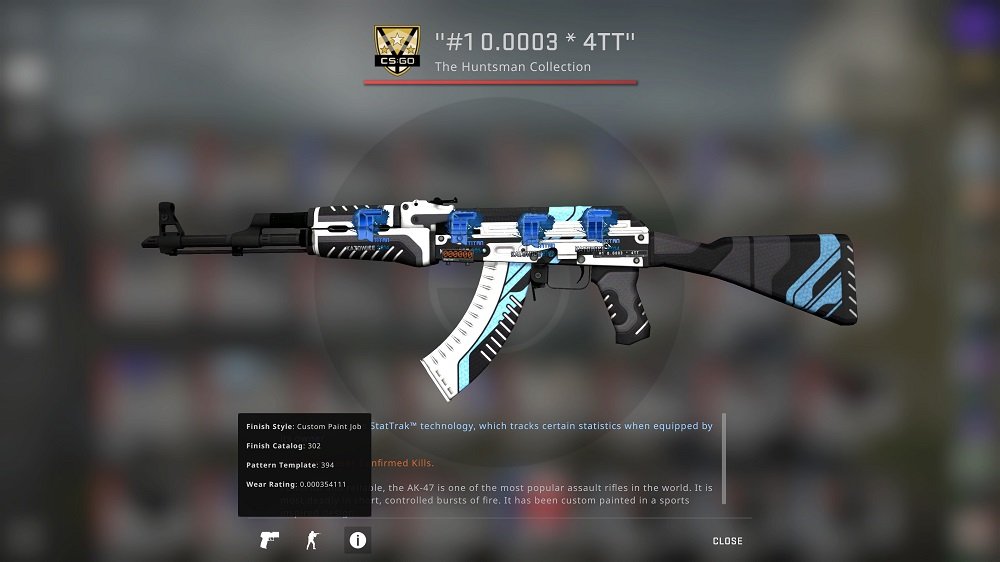Click the description text scrollbar

click(x=723, y=445)
